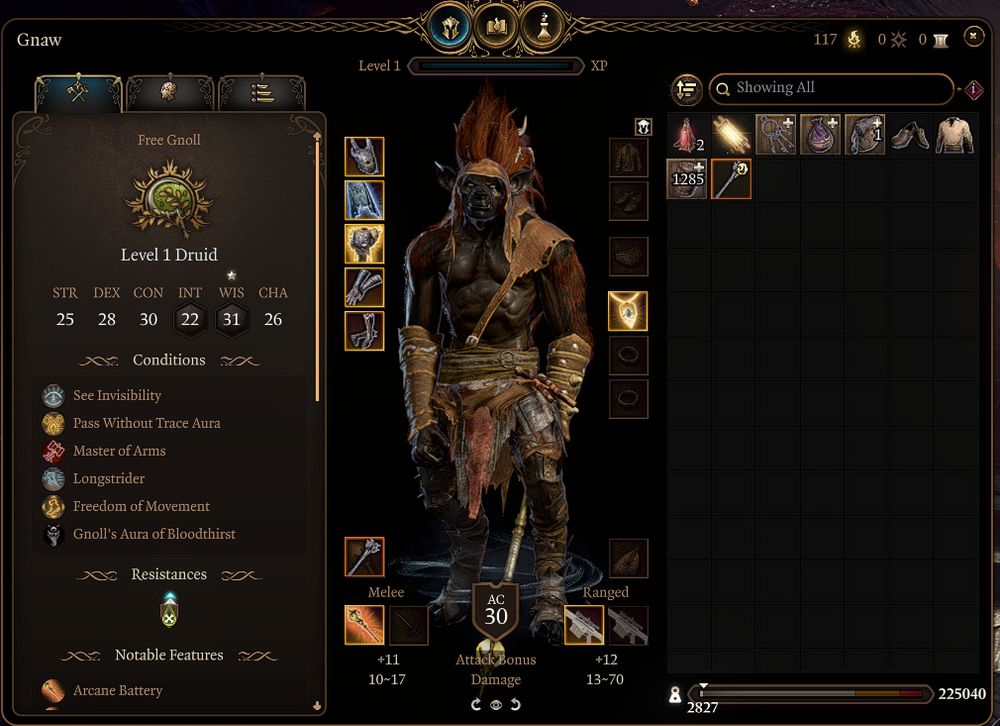Toggle the eye icon below the character model
Image resolution: width=1000 pixels, height=726 pixels.
pyautogui.click(x=496, y=704)
